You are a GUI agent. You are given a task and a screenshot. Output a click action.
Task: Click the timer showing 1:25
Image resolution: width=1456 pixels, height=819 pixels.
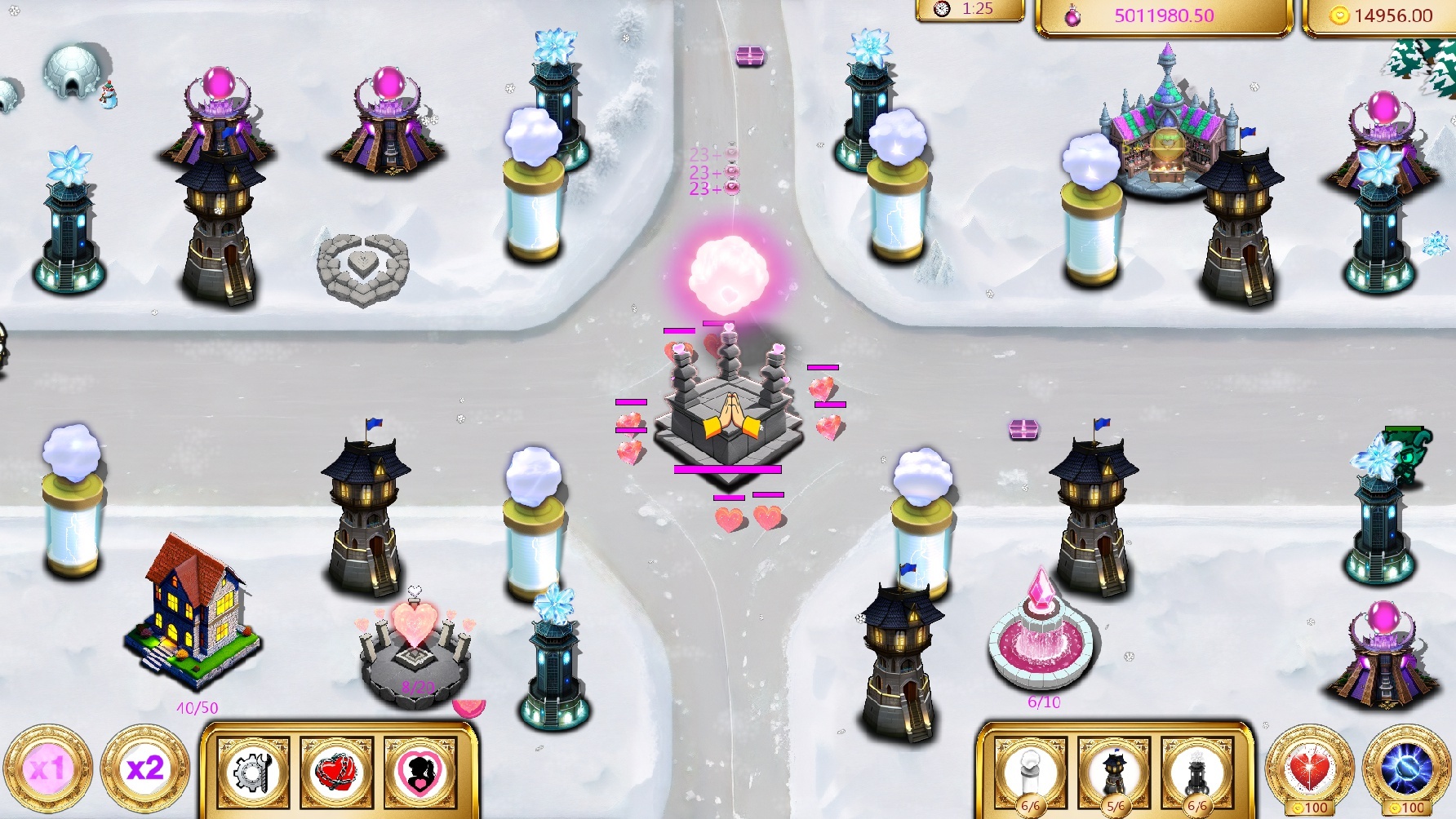click(x=971, y=11)
